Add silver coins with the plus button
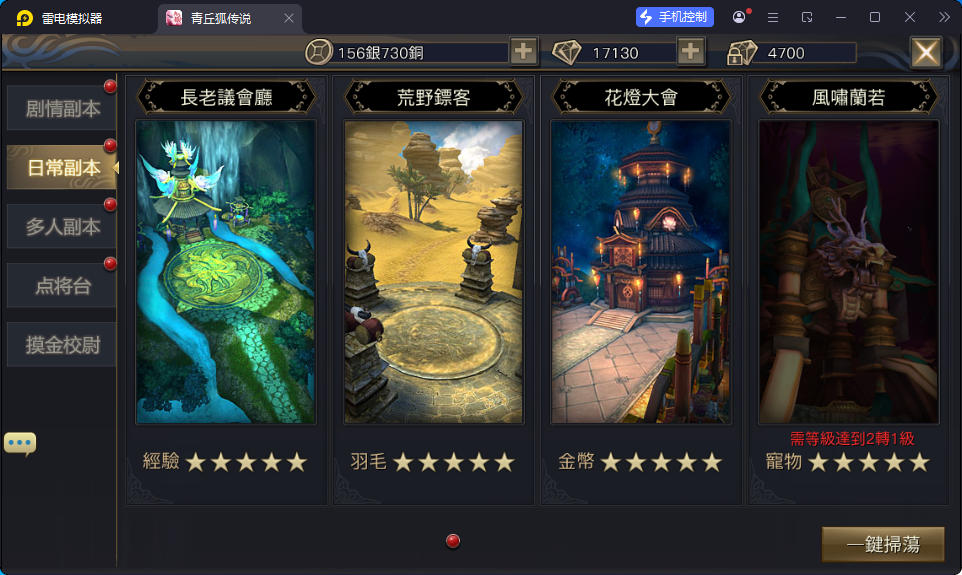The width and height of the screenshot is (962, 575). [524, 52]
